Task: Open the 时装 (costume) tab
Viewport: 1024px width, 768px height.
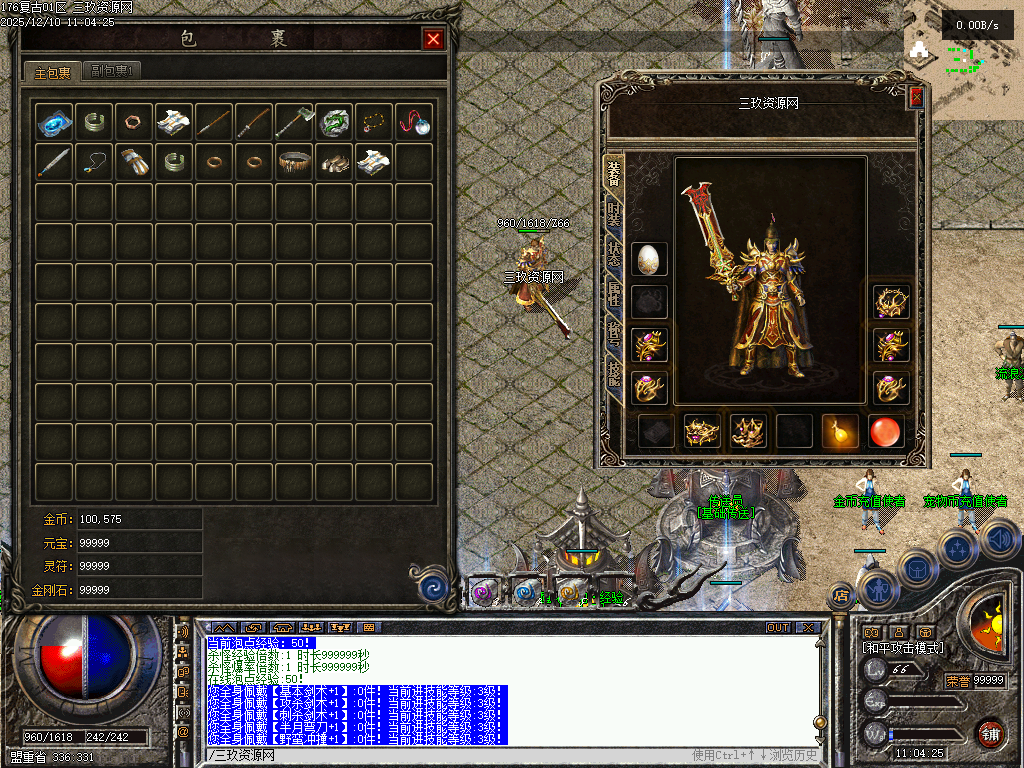Action: click(x=613, y=215)
